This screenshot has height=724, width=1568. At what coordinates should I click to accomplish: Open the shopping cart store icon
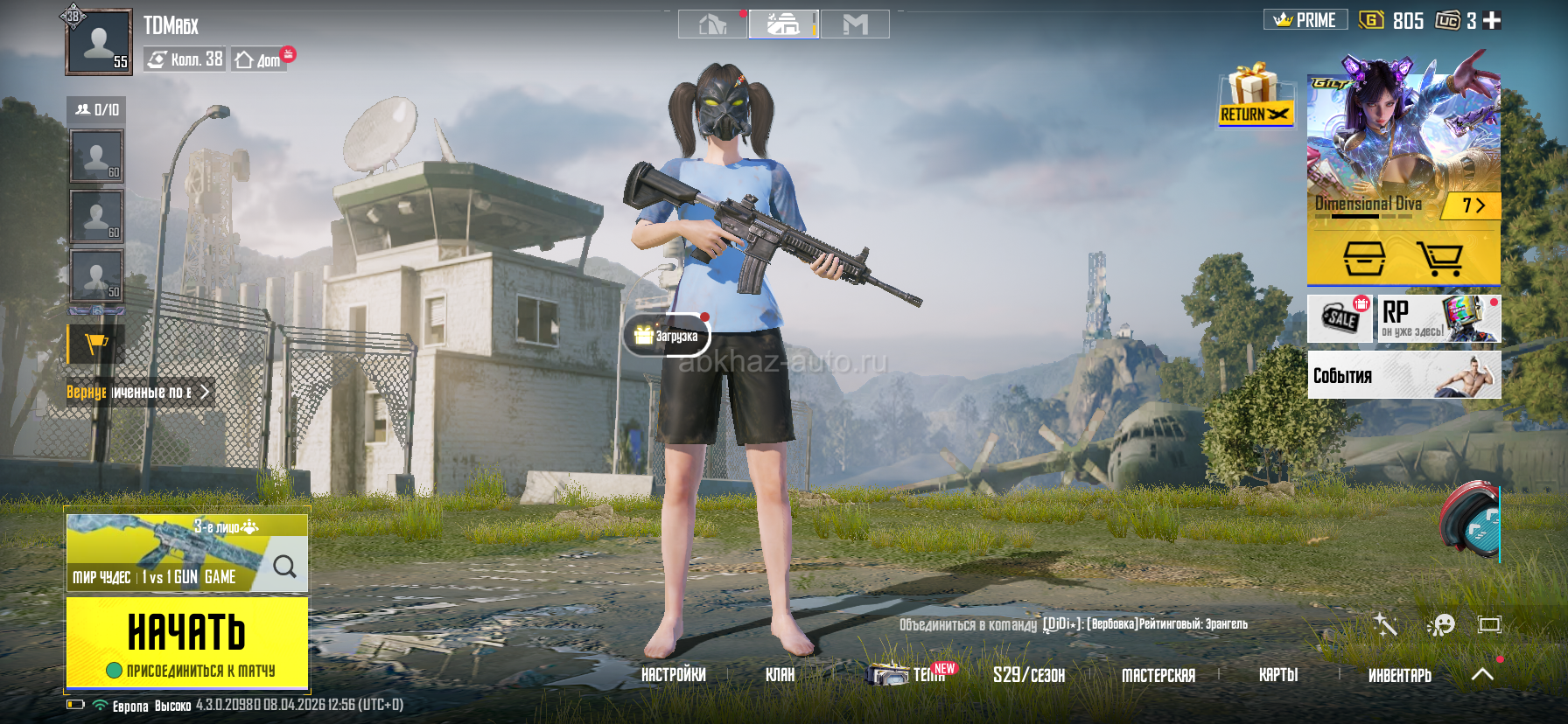click(x=1439, y=258)
